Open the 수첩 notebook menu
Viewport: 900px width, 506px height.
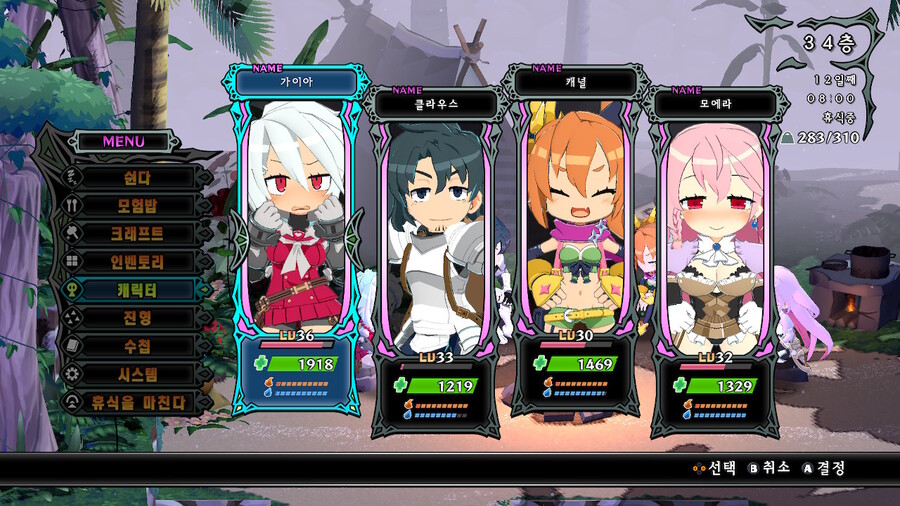[x=136, y=345]
